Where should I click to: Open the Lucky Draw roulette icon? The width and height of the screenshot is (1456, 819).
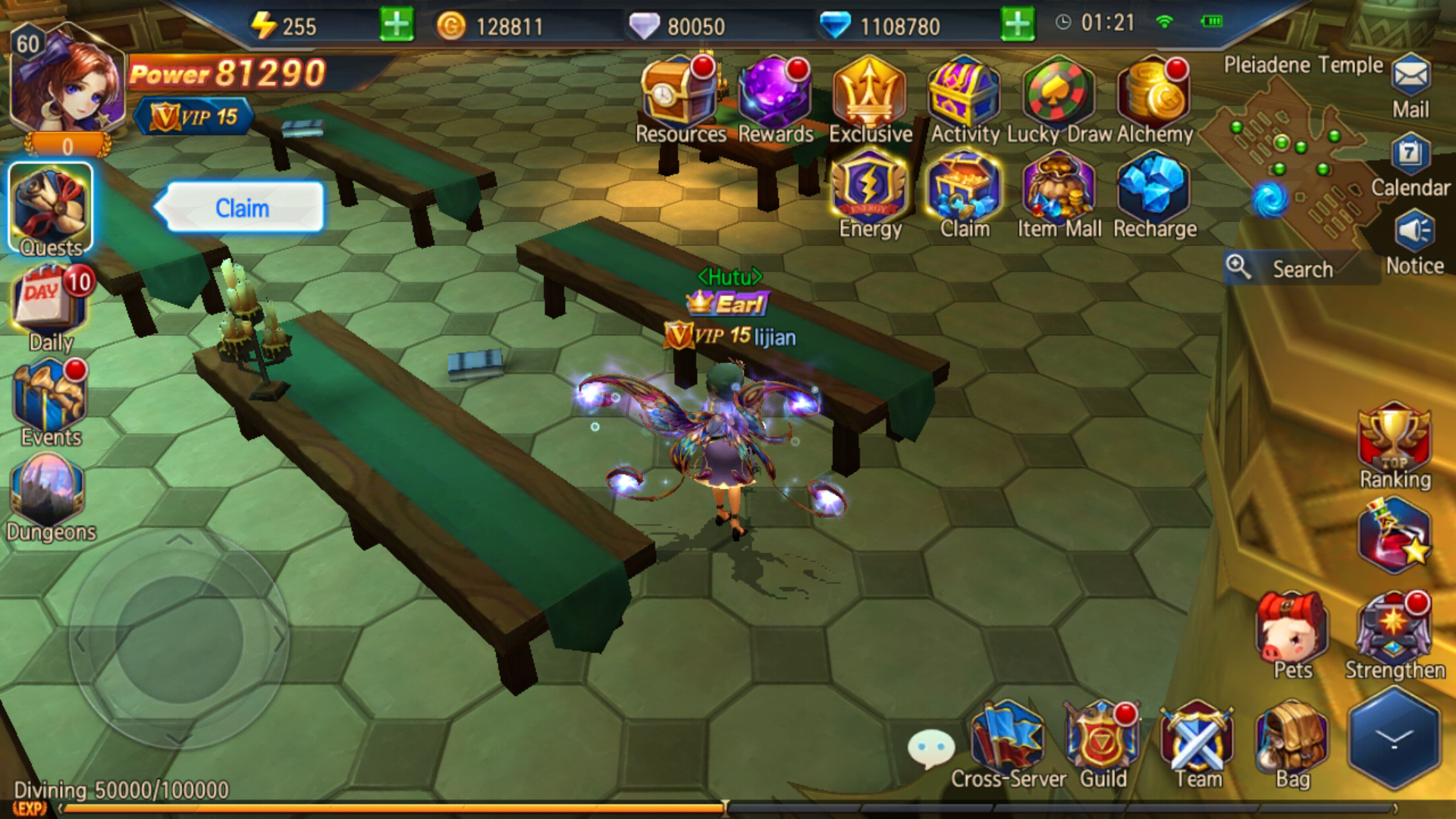tap(1059, 95)
